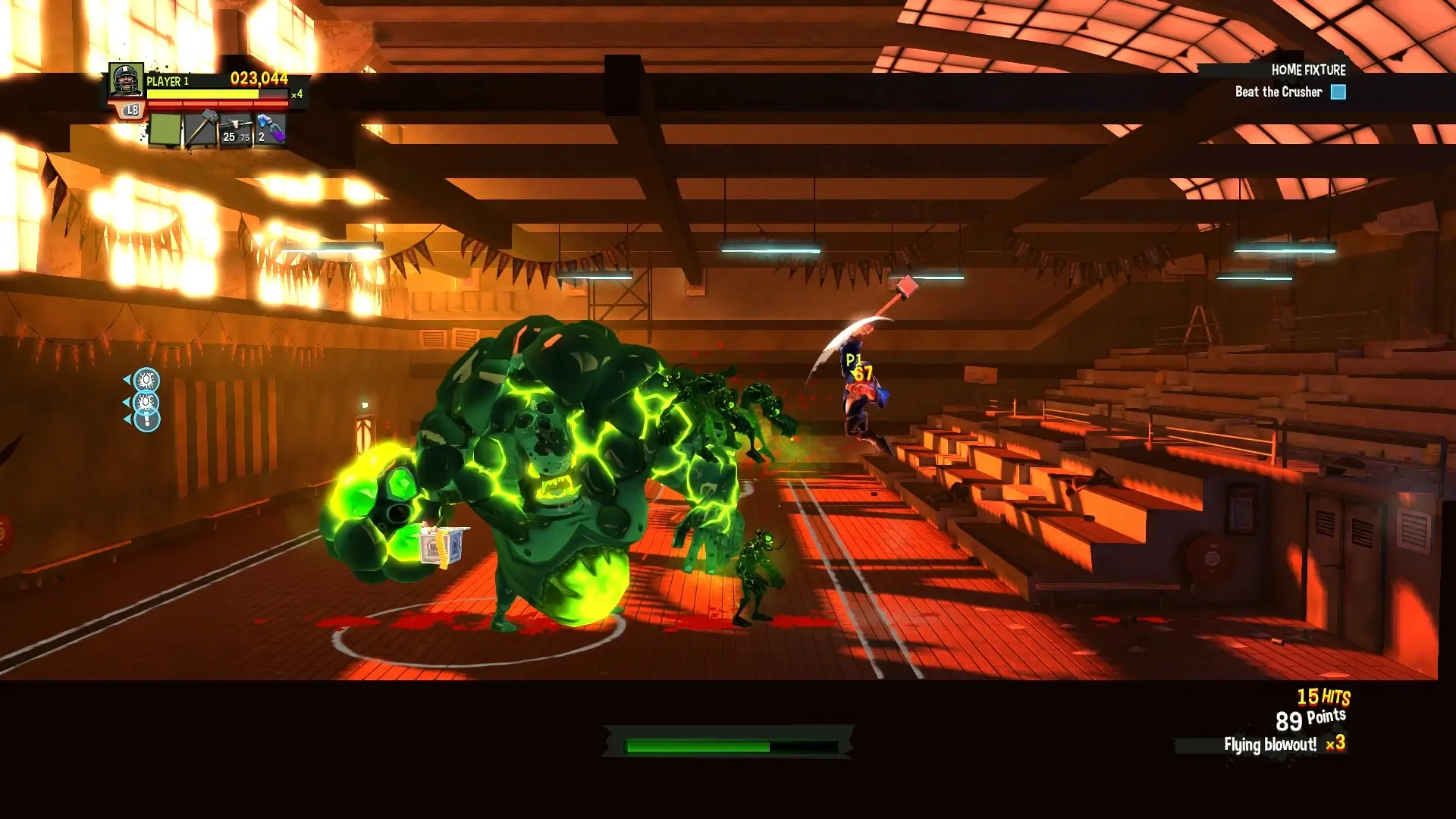Expand the bottom arrow near the alert icon

click(127, 419)
